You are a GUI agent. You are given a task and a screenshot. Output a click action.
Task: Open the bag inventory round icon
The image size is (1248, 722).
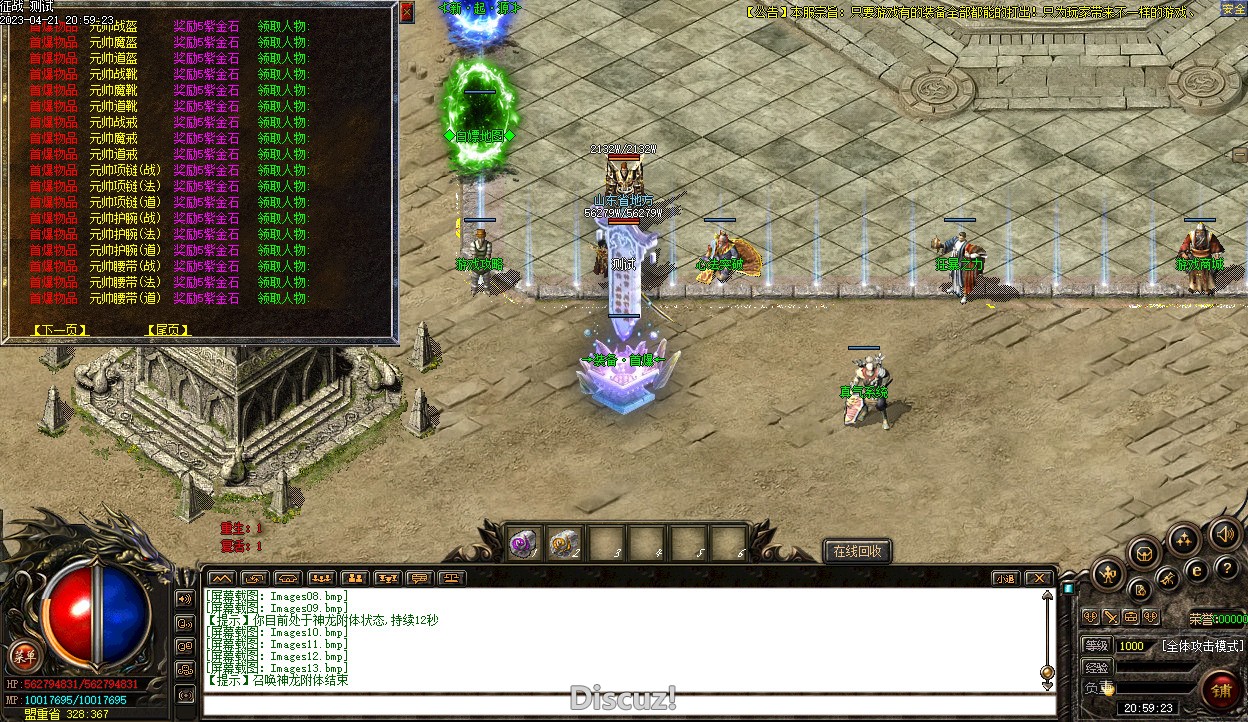(1144, 551)
